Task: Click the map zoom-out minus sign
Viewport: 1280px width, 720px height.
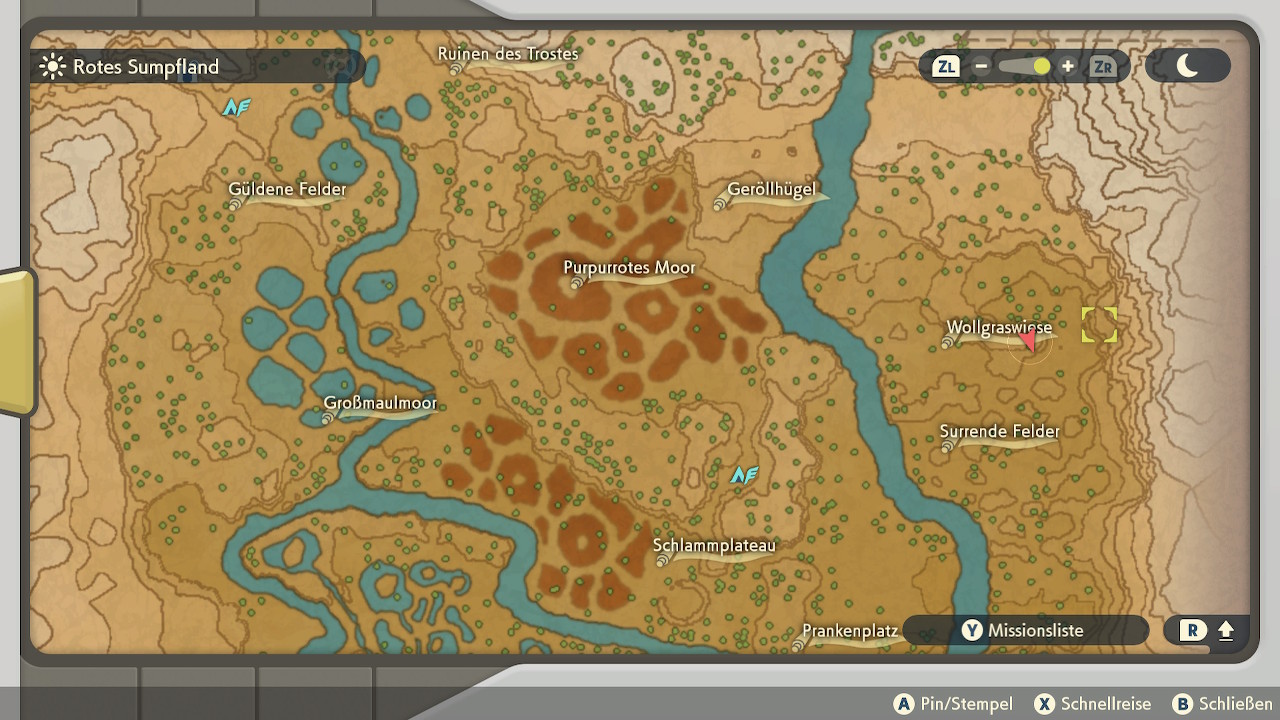Action: point(981,67)
